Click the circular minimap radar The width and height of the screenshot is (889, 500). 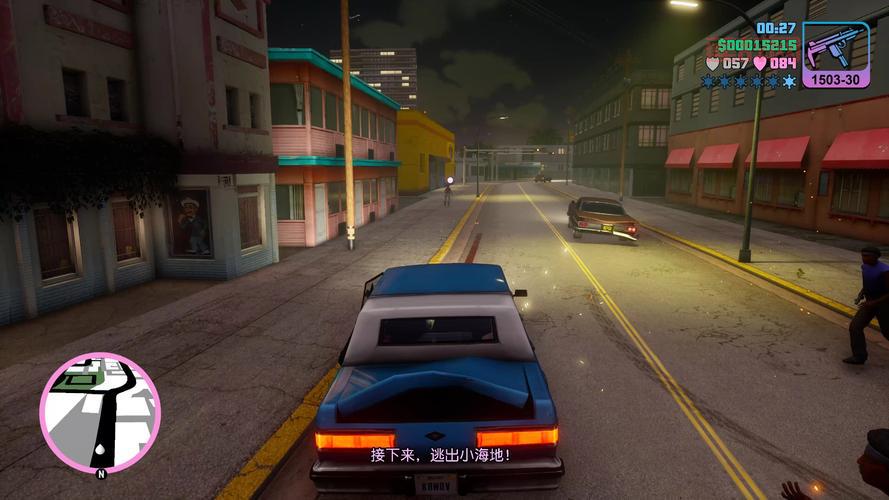coord(100,411)
